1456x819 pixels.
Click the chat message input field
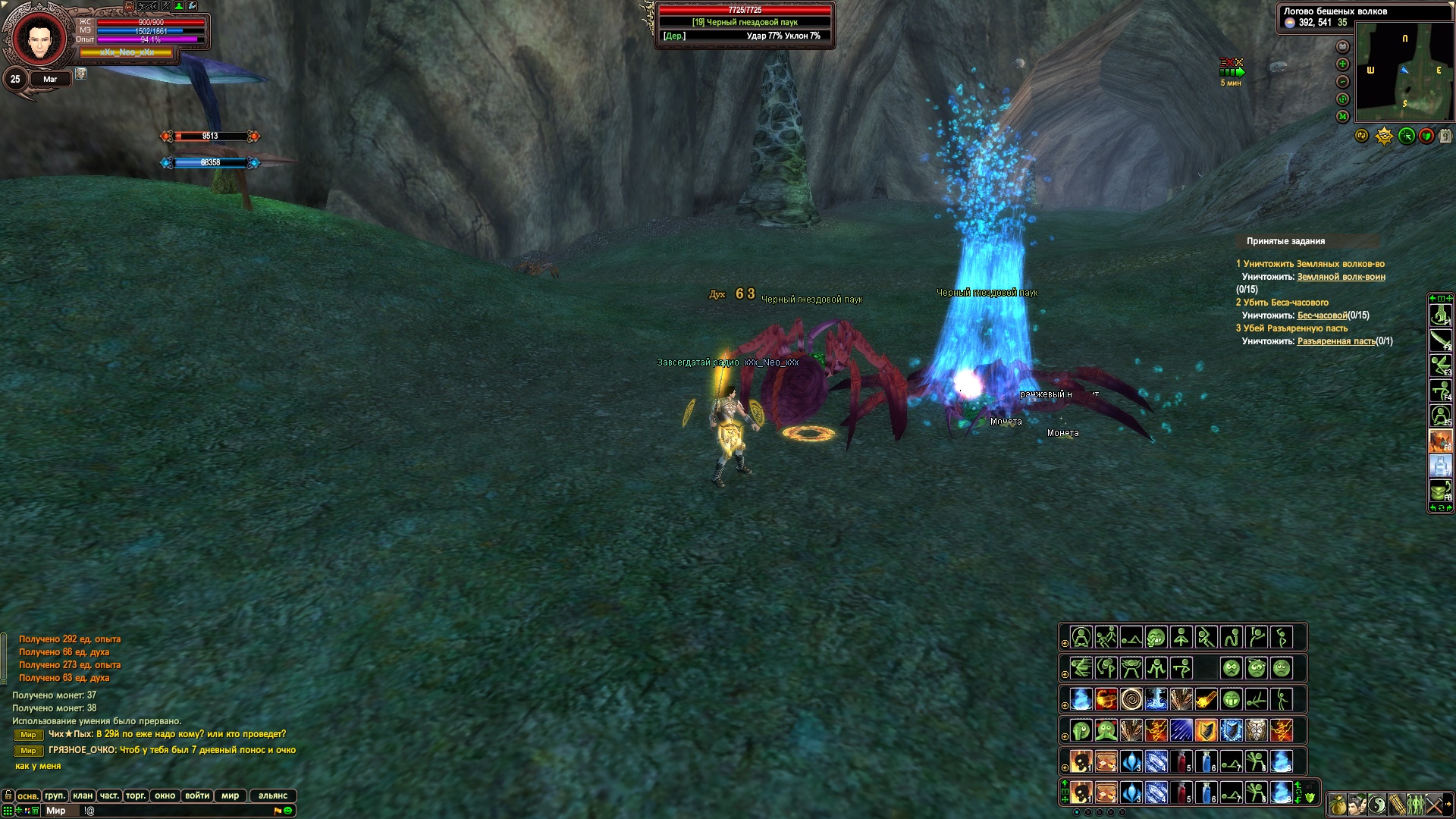pos(174,811)
